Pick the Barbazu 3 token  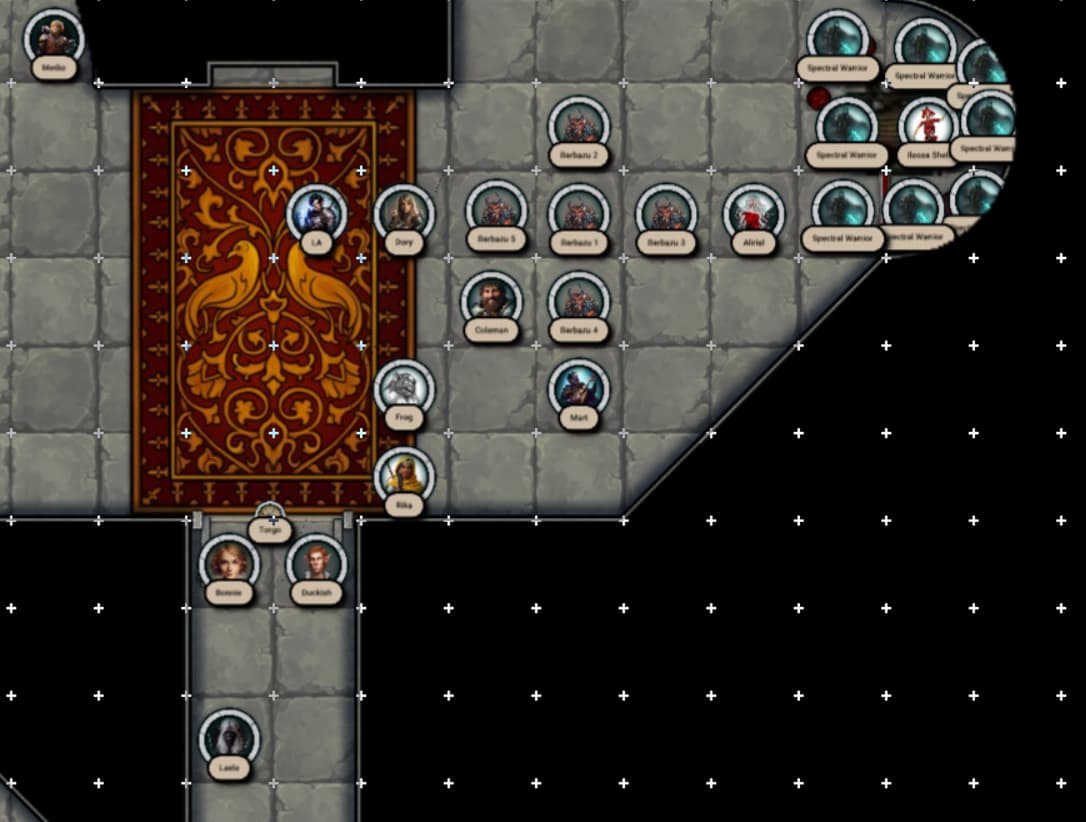(x=666, y=213)
